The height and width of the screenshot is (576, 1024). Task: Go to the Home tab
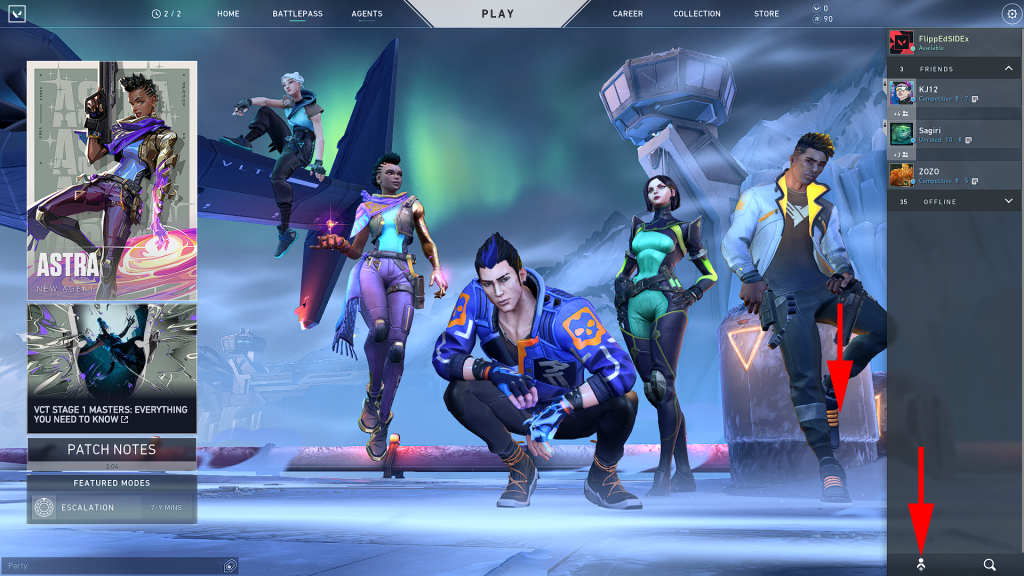228,14
